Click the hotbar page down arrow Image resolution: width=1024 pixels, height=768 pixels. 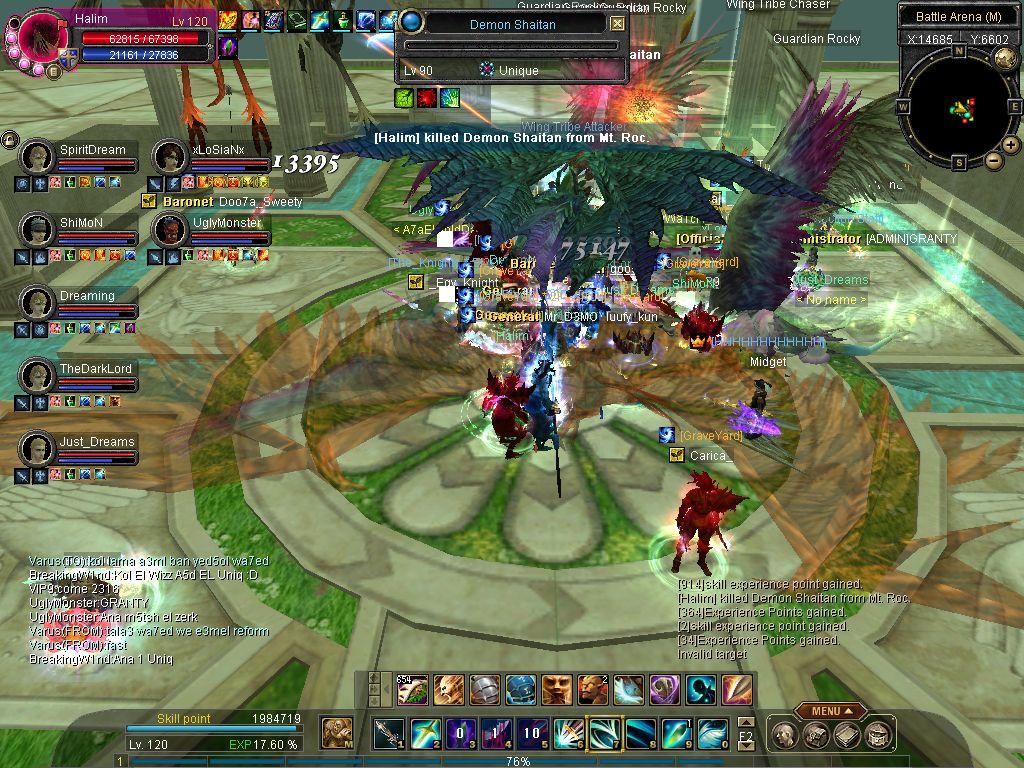pyautogui.click(x=746, y=743)
